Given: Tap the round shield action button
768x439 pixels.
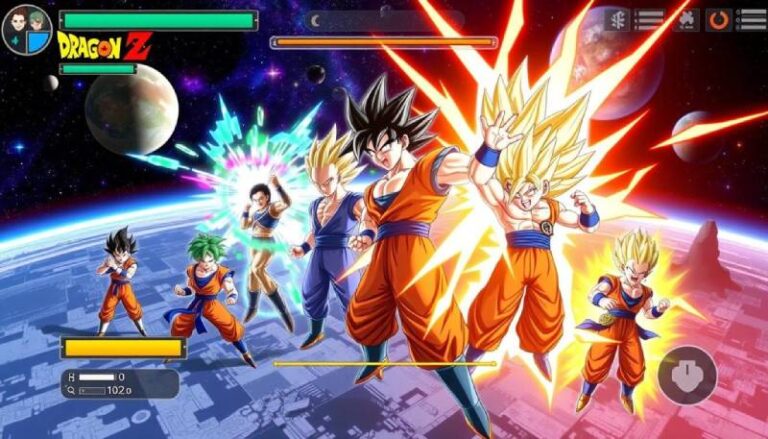Looking at the screenshot, I should (x=686, y=375).
